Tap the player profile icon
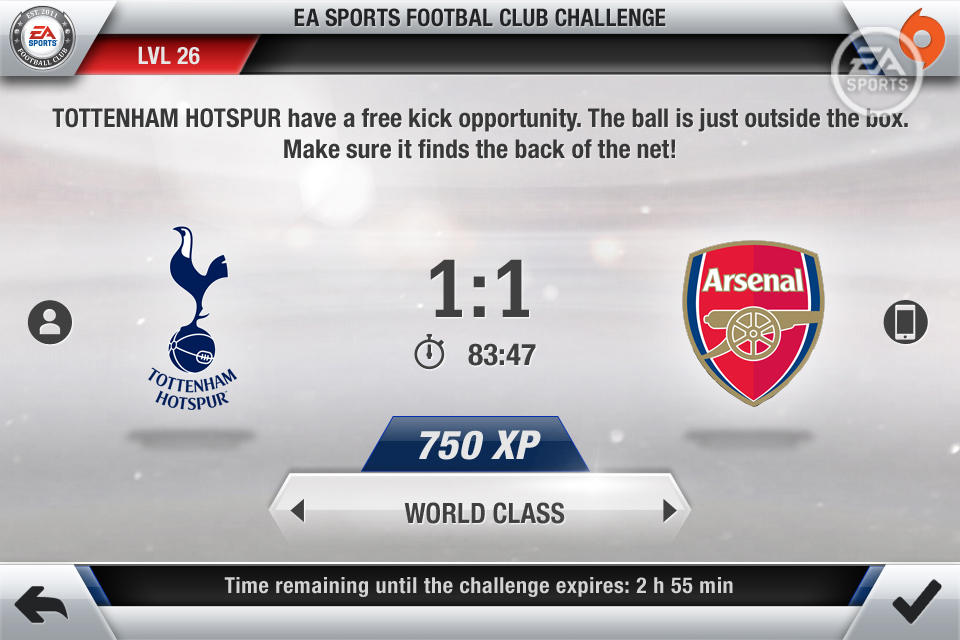This screenshot has height=640, width=960. tap(50, 322)
